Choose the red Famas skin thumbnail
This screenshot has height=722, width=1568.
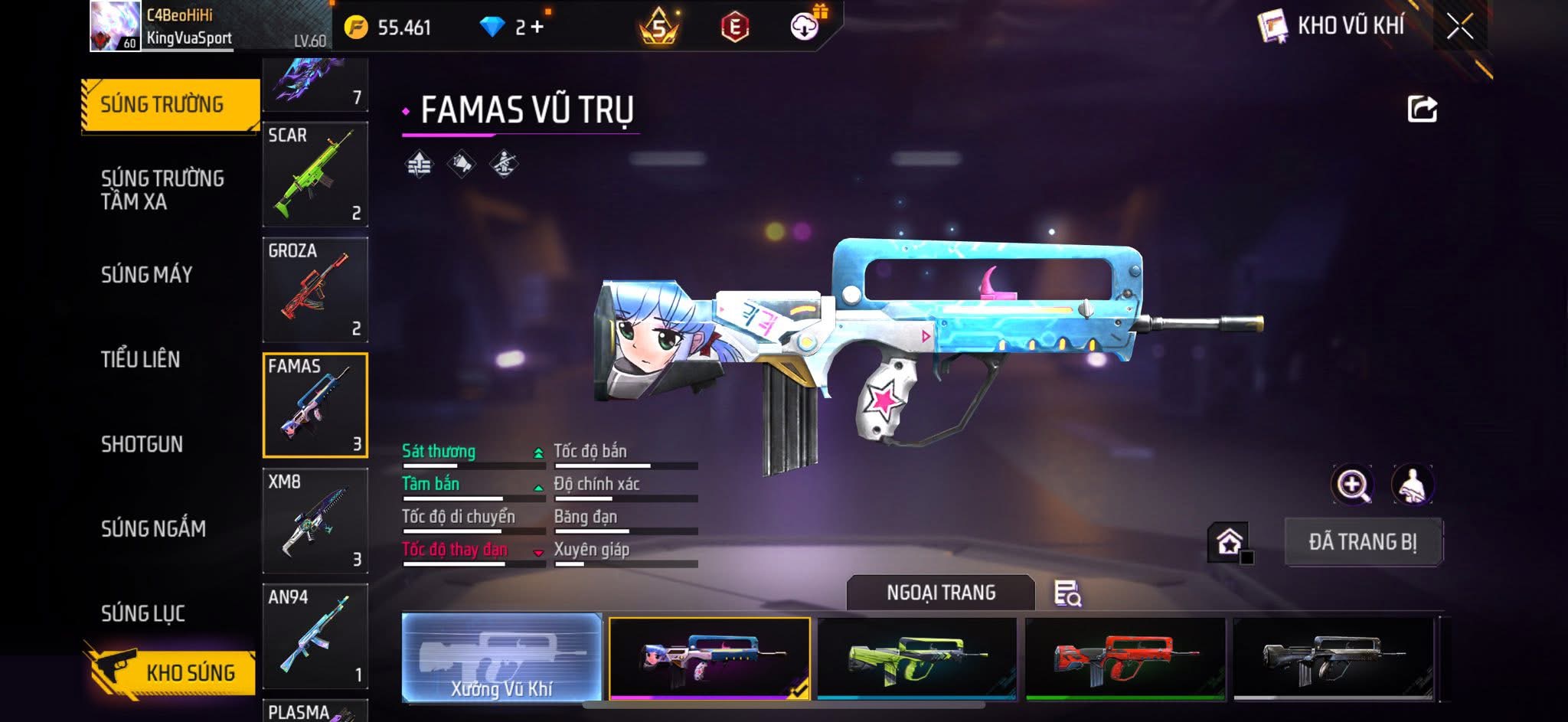tap(1125, 658)
